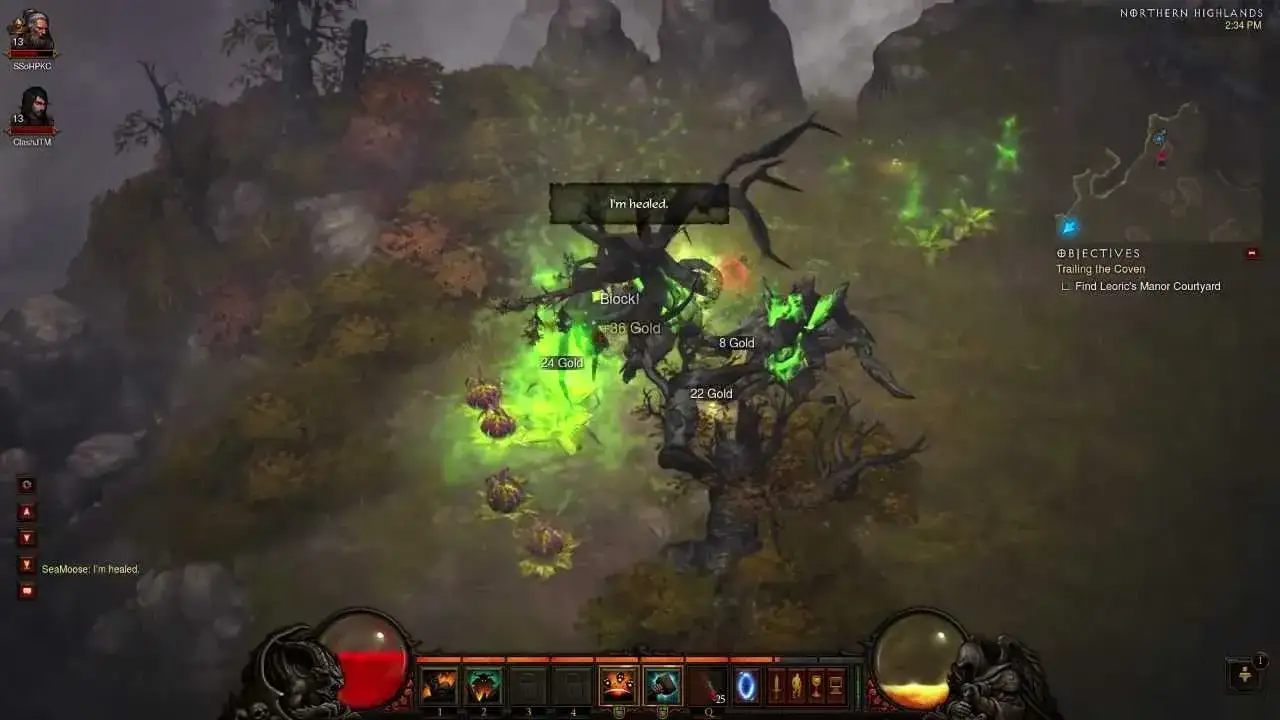View achievements using the chalice icon

(x=814, y=686)
